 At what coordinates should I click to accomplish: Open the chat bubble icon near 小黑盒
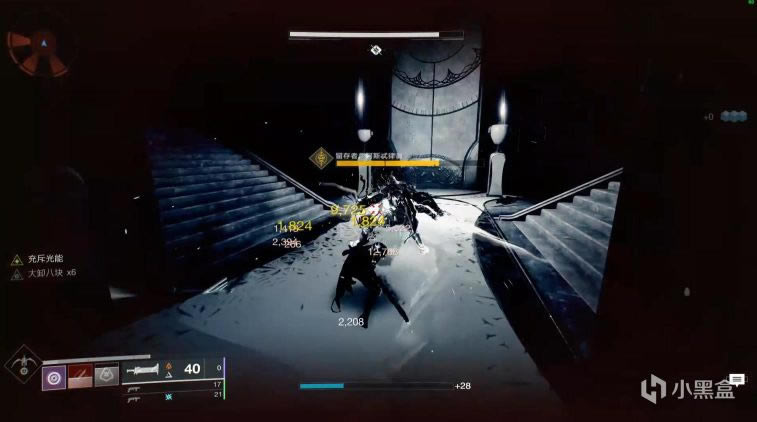[x=736, y=379]
